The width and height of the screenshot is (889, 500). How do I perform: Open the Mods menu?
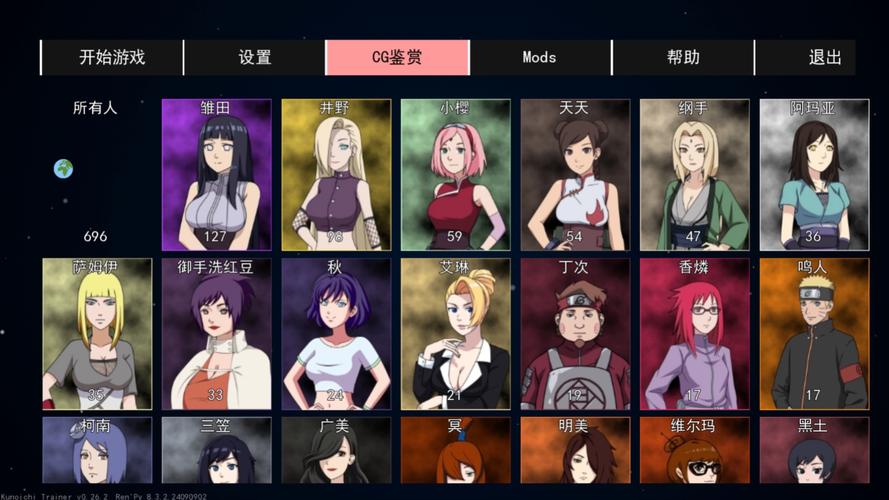540,57
